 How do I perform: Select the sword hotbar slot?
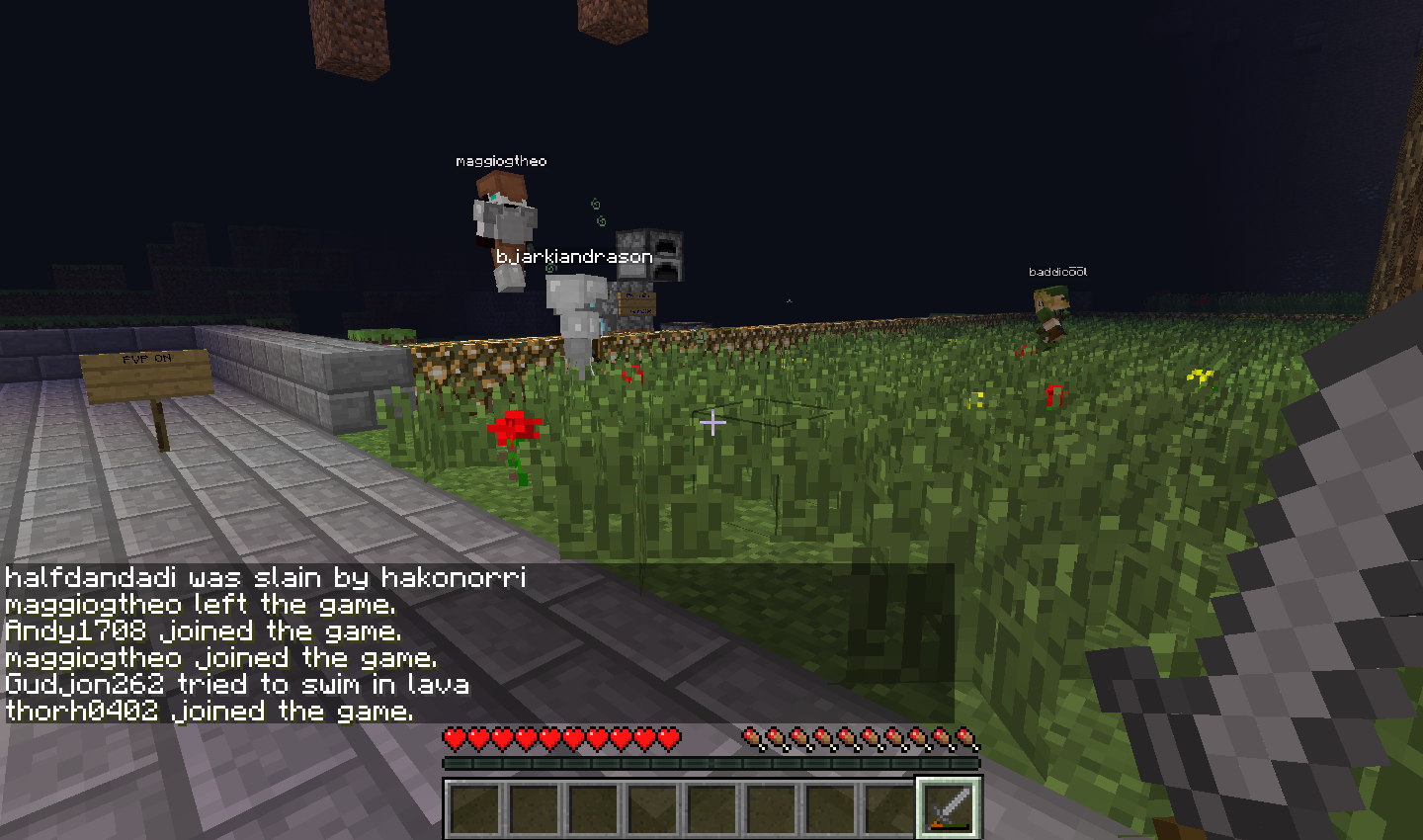[949, 807]
